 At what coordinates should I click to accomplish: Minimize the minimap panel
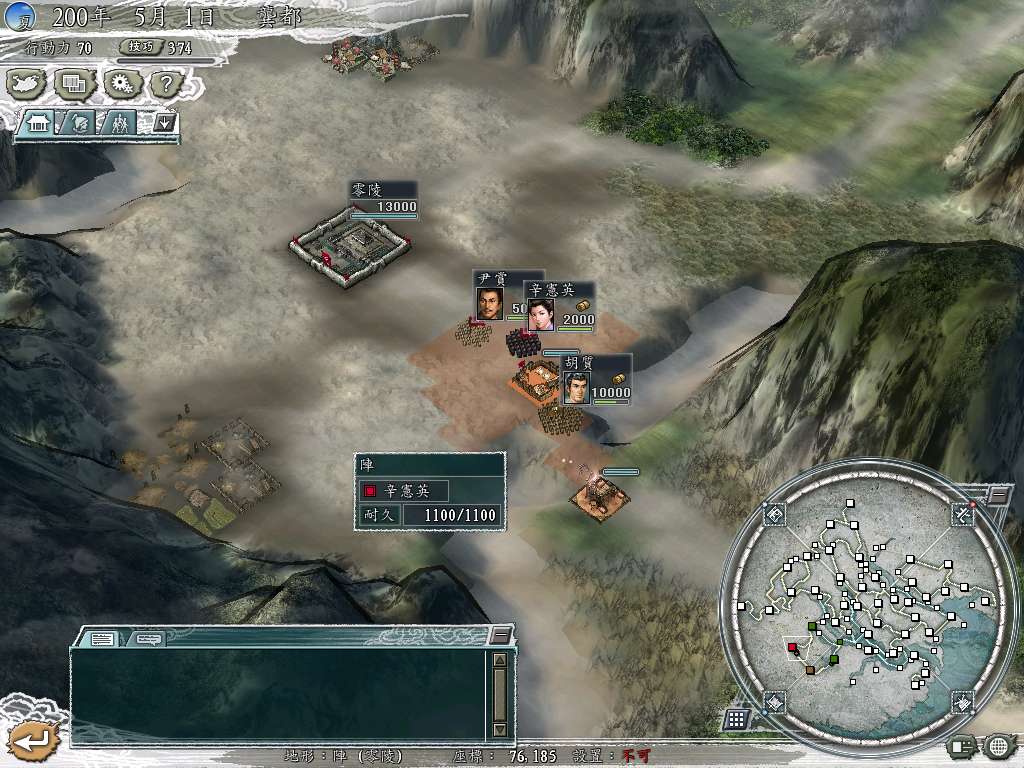point(997,495)
